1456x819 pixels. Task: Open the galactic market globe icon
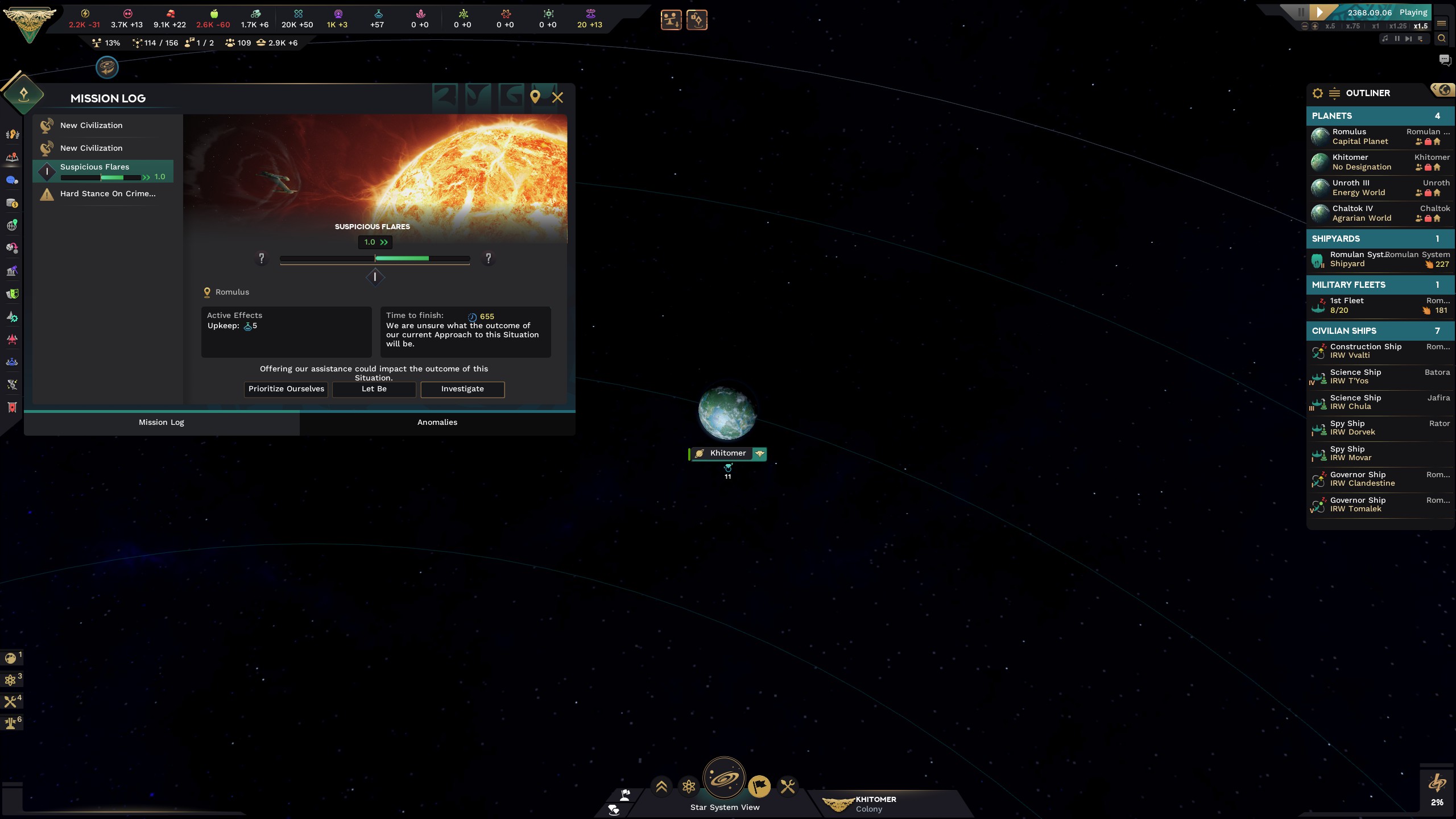pyautogui.click(x=11, y=226)
